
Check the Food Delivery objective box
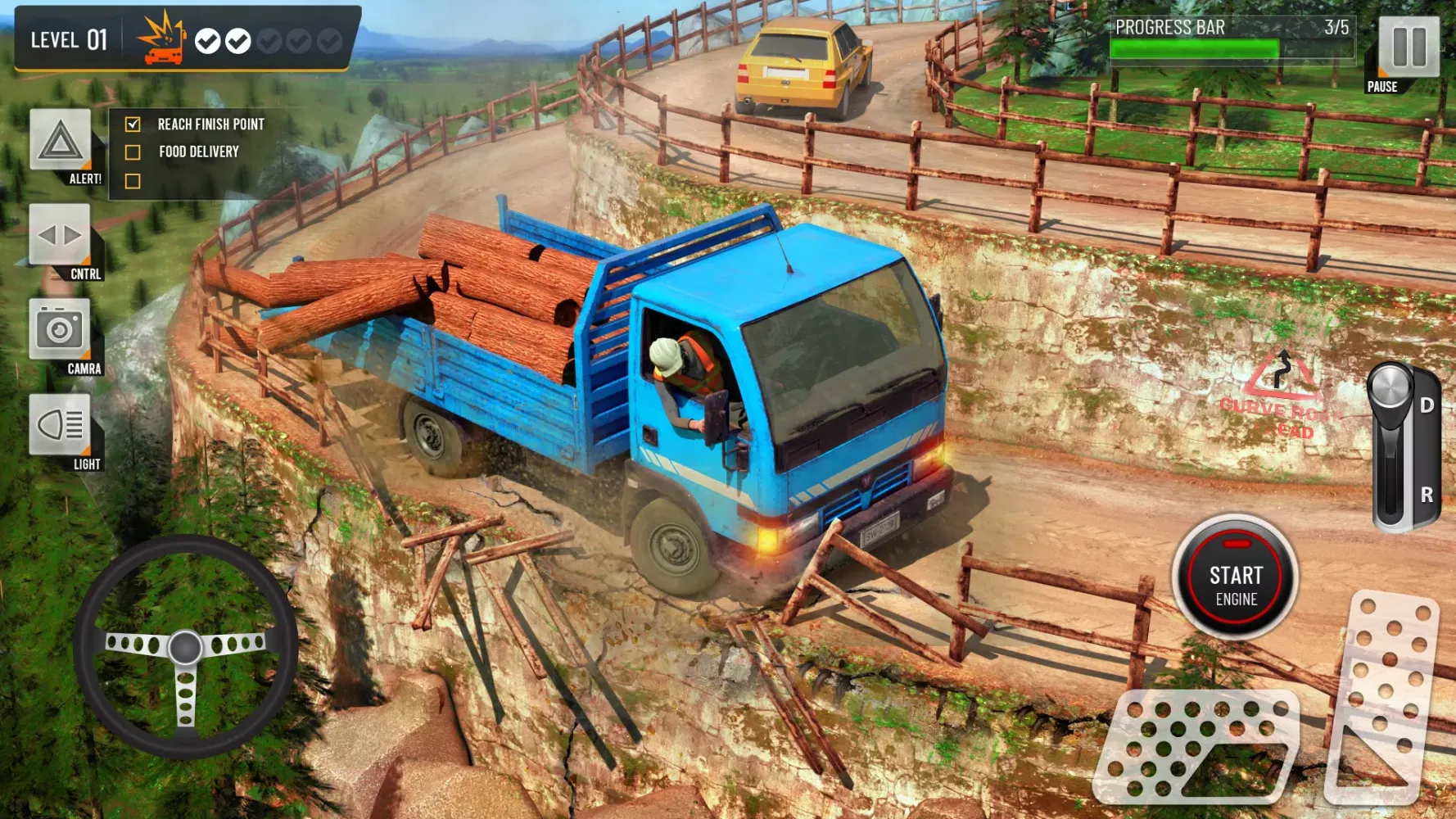click(132, 152)
